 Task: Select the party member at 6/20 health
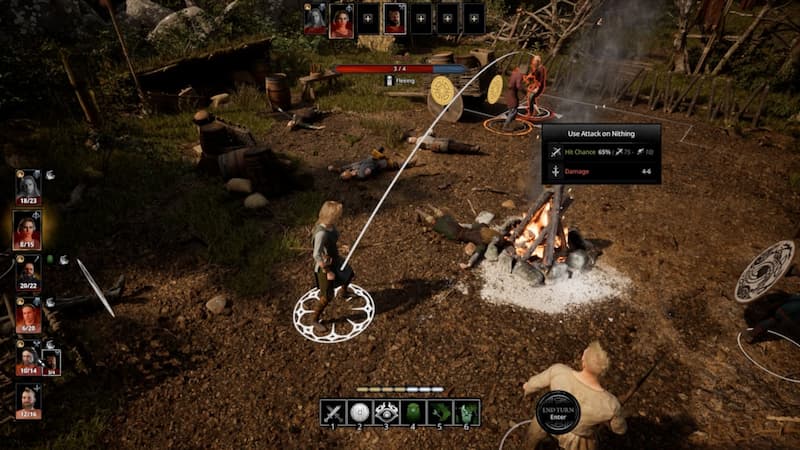[x=28, y=314]
